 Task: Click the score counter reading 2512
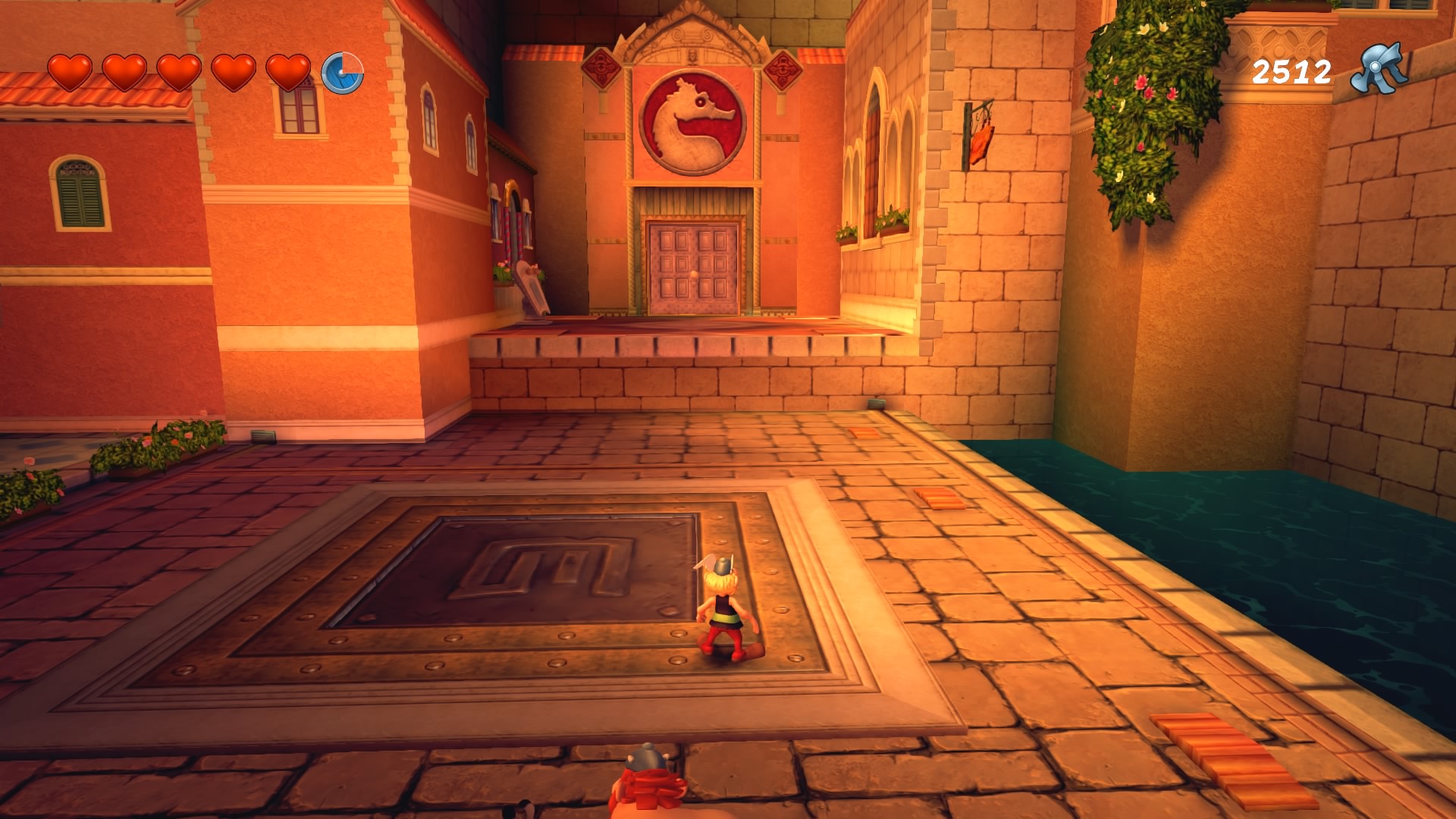point(1293,72)
